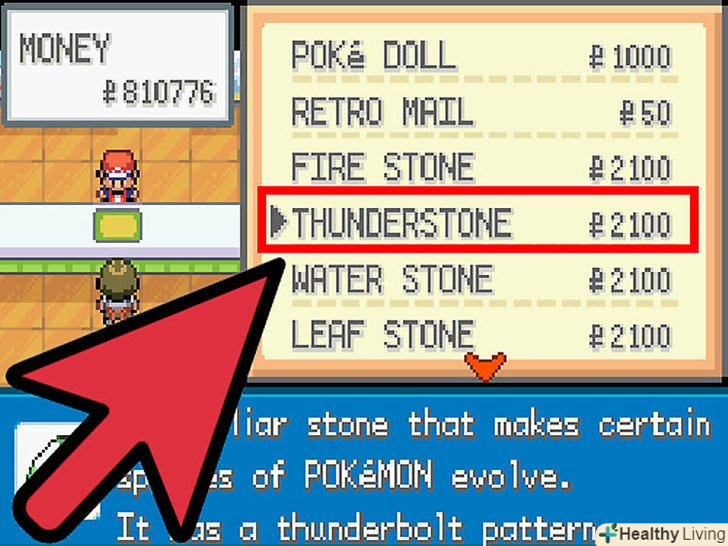Buy the highlighted Thunderstone entry
Viewport: 728px width, 546px height.
click(480, 222)
